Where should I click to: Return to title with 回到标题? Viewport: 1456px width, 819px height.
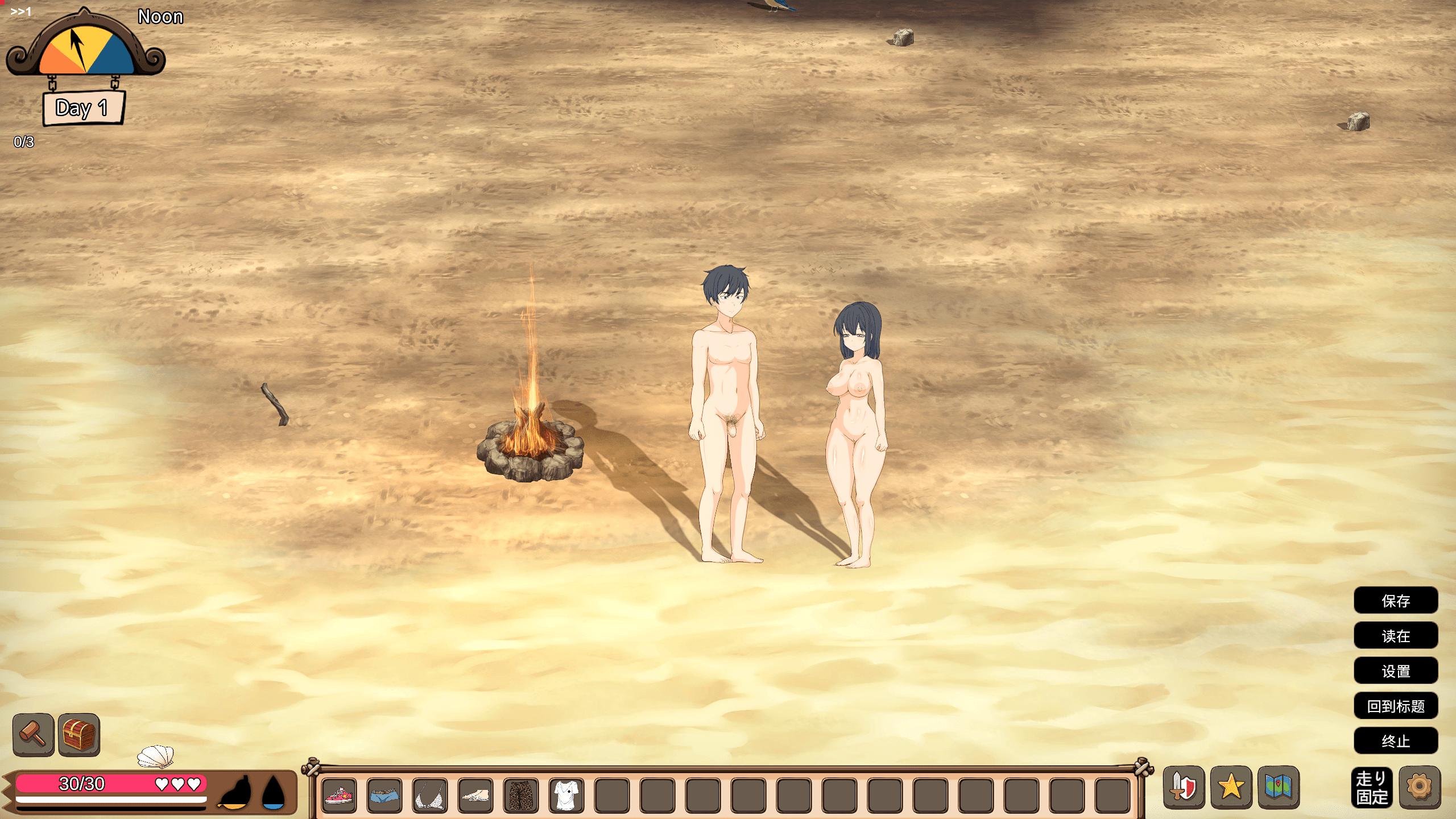click(1395, 706)
